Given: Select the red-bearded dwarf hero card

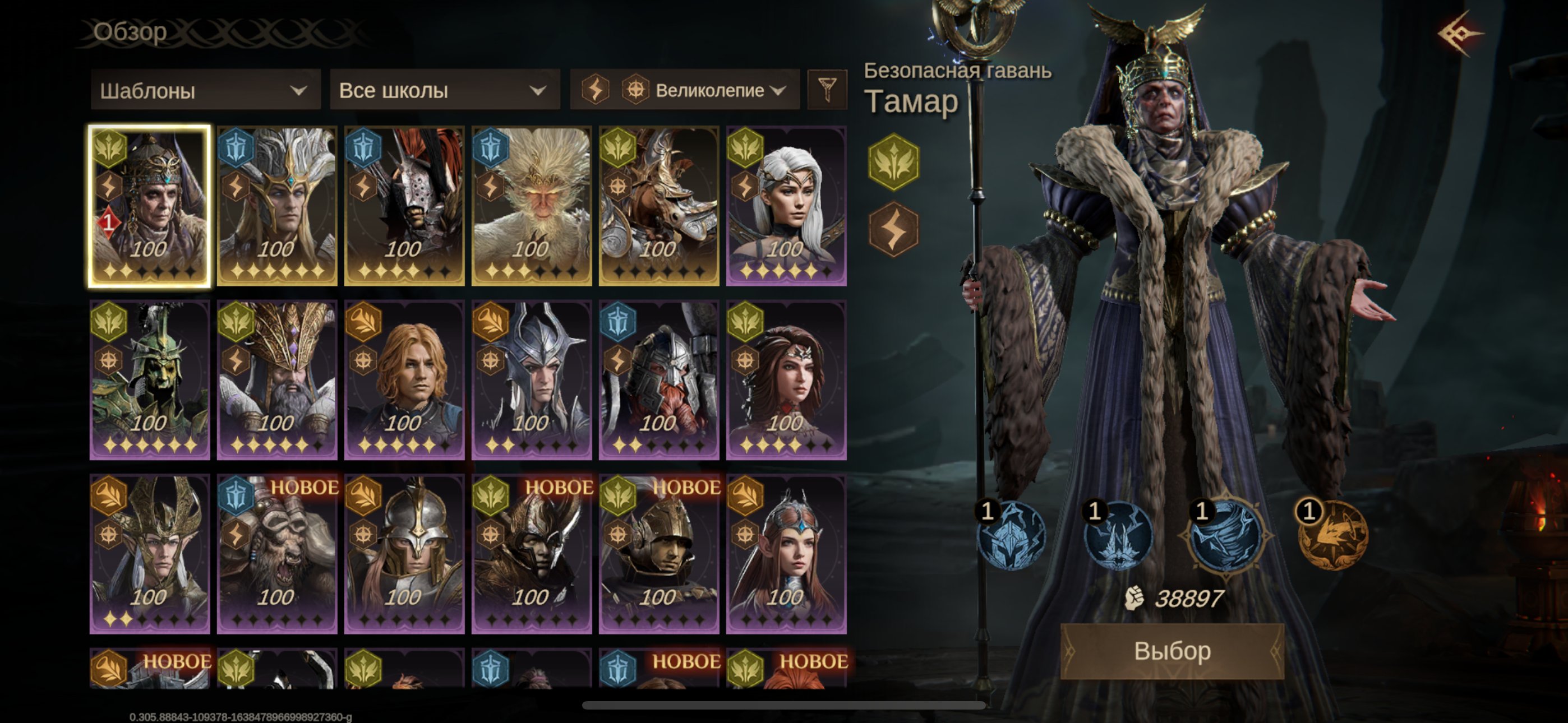Looking at the screenshot, I should [658, 380].
